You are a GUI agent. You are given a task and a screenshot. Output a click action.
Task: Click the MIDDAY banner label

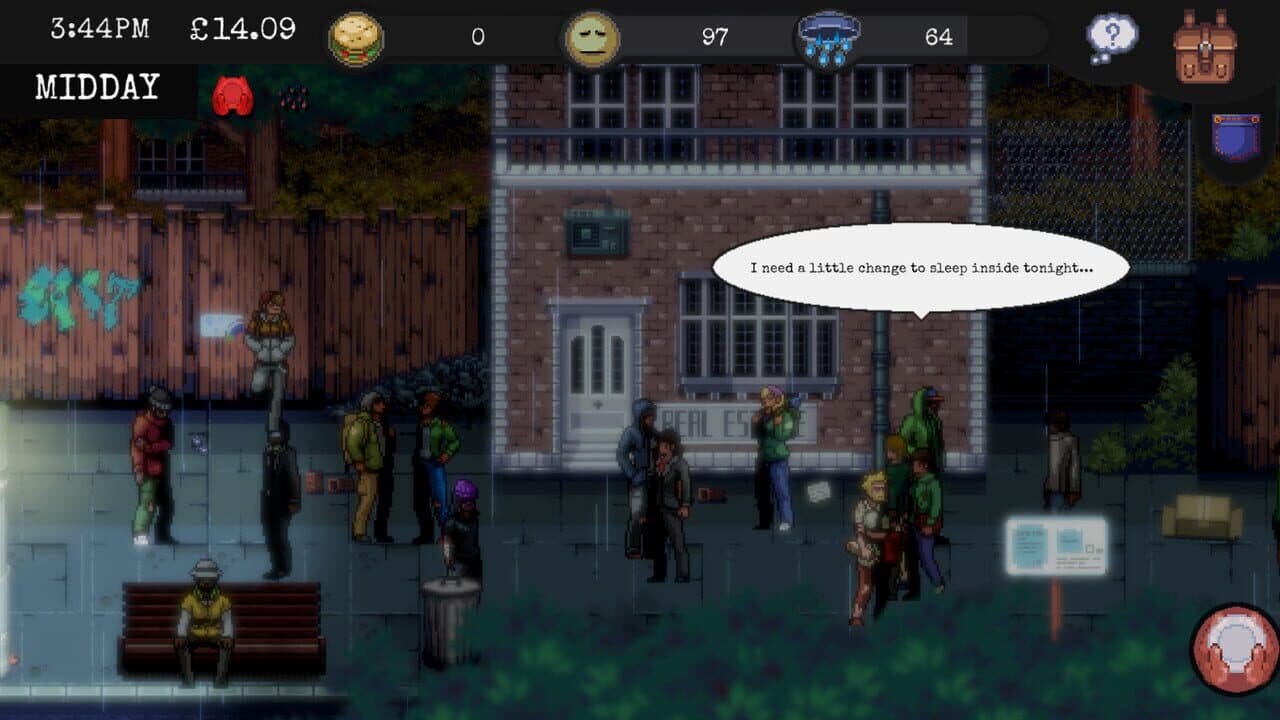[95, 87]
